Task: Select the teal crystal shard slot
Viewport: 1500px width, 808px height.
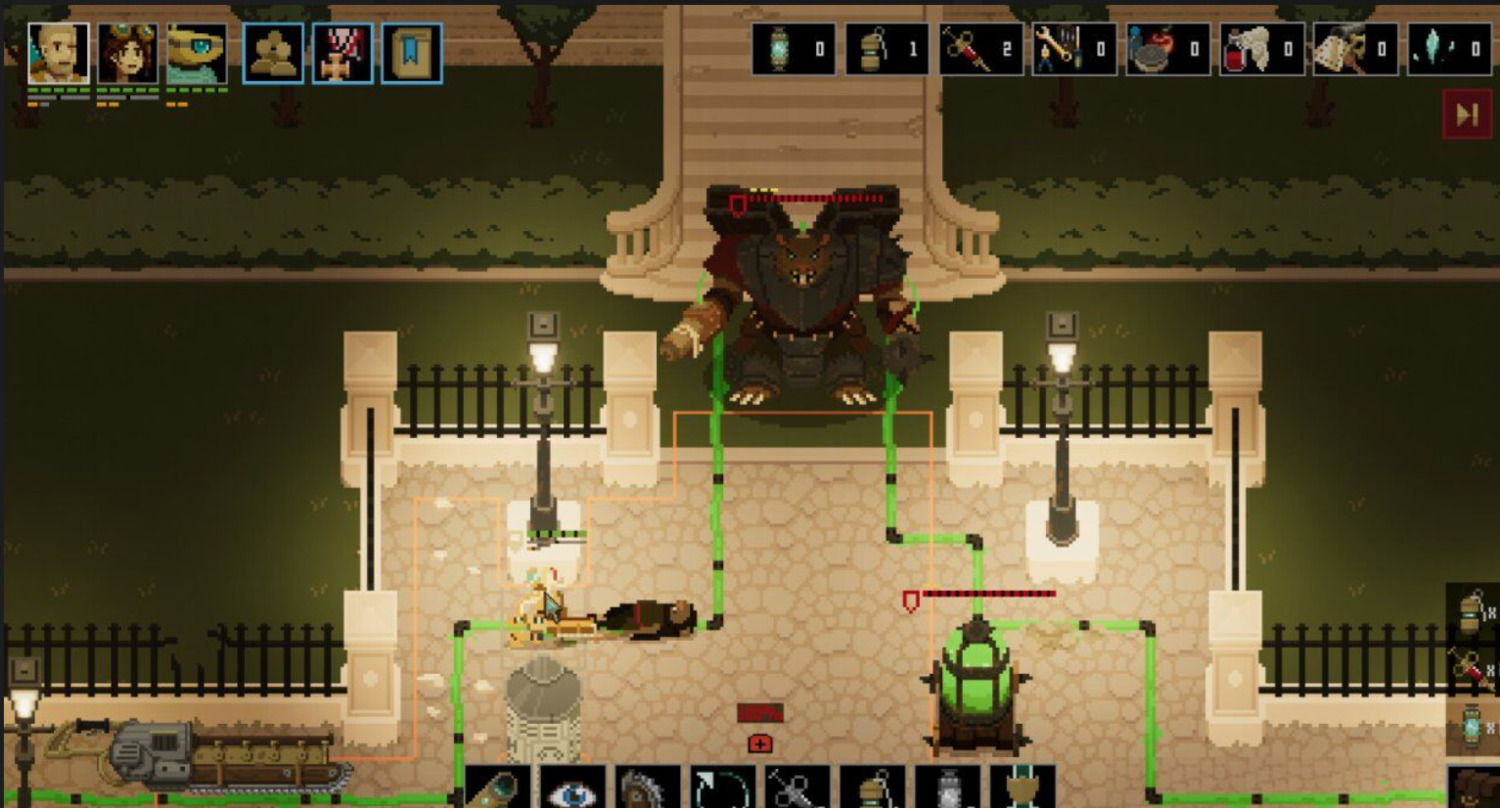Action: tap(1449, 49)
